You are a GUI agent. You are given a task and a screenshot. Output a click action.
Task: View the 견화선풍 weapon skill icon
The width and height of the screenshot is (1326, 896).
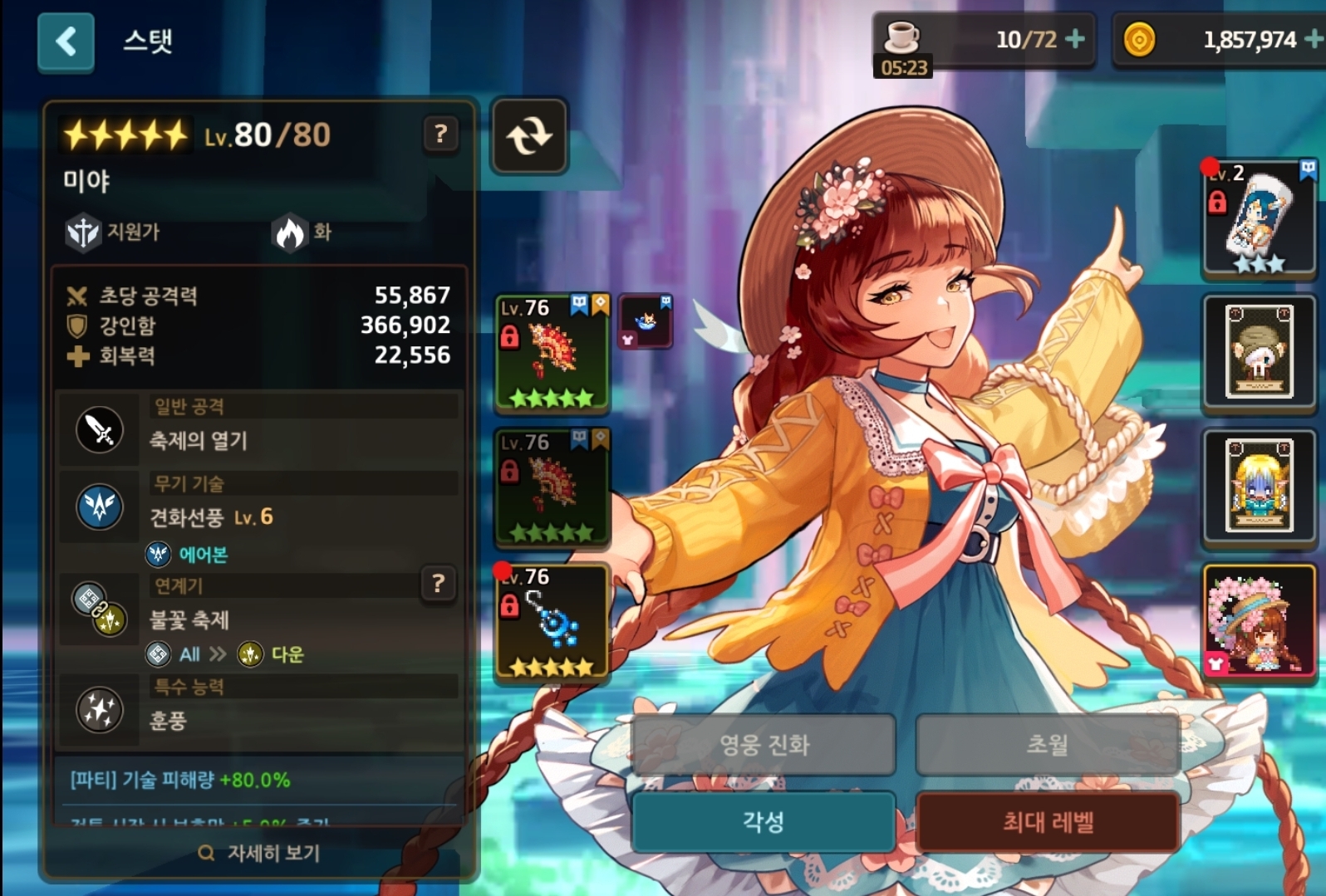100,507
